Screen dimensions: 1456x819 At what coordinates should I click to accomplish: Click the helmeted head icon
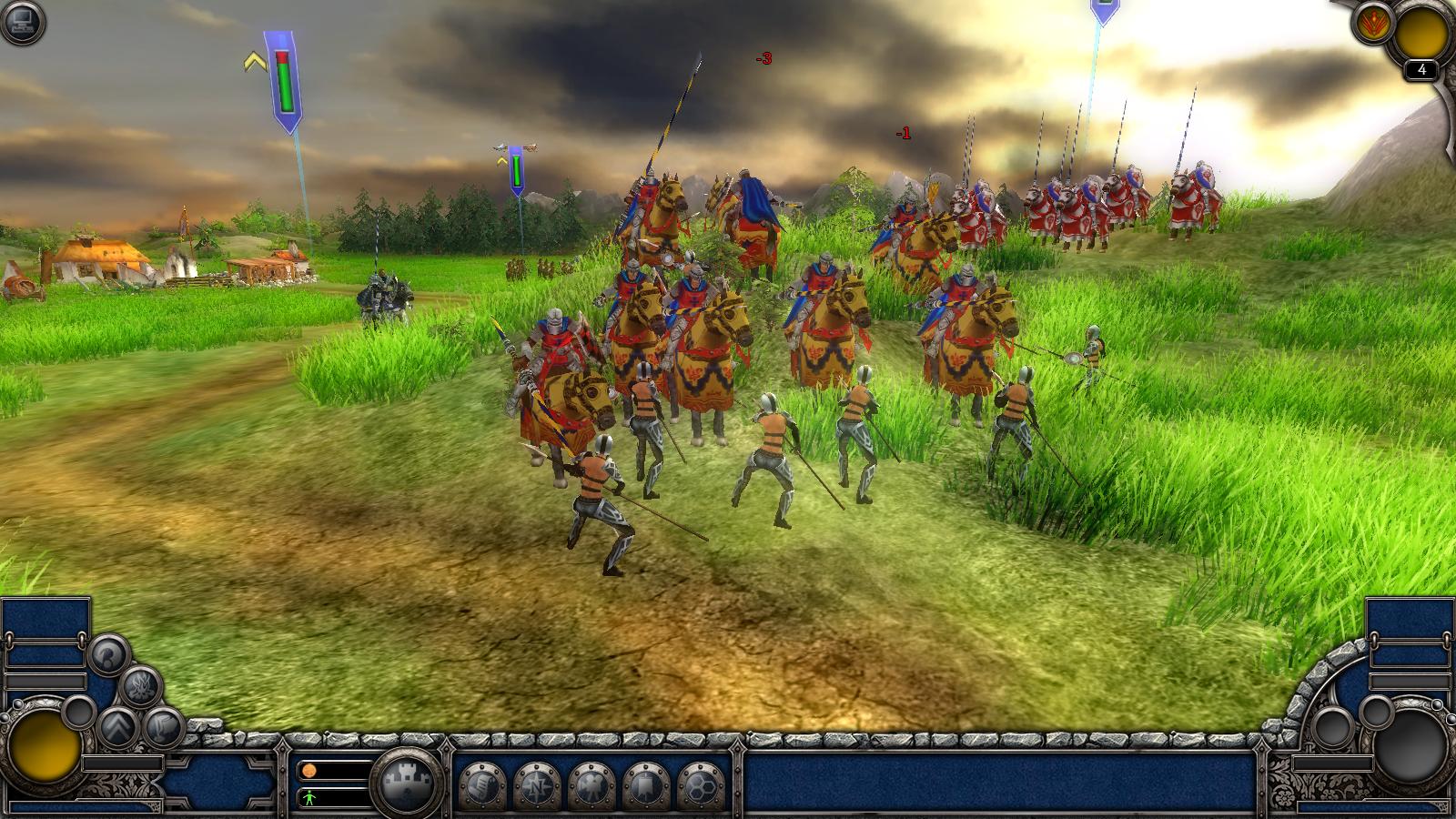(x=107, y=654)
